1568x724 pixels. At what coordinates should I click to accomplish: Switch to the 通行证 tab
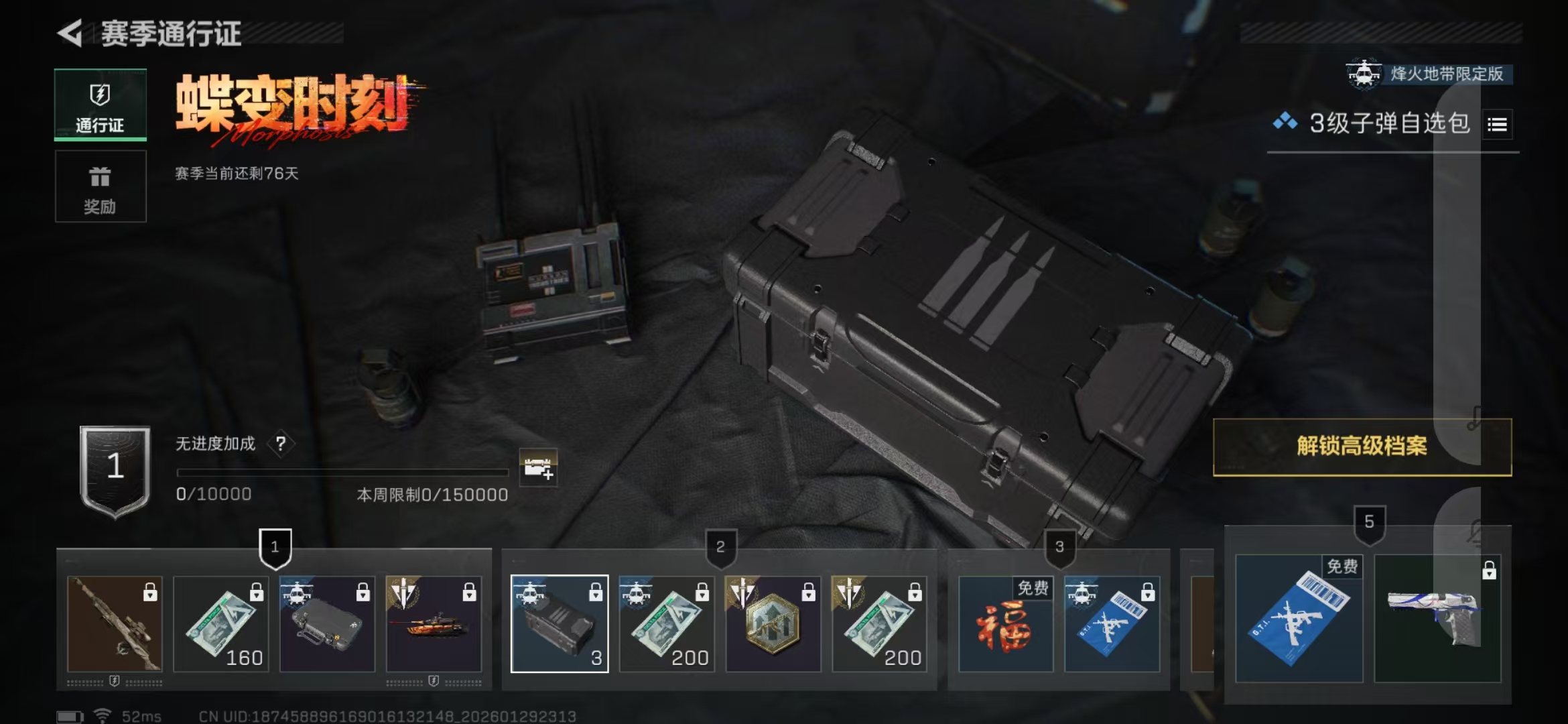click(101, 105)
